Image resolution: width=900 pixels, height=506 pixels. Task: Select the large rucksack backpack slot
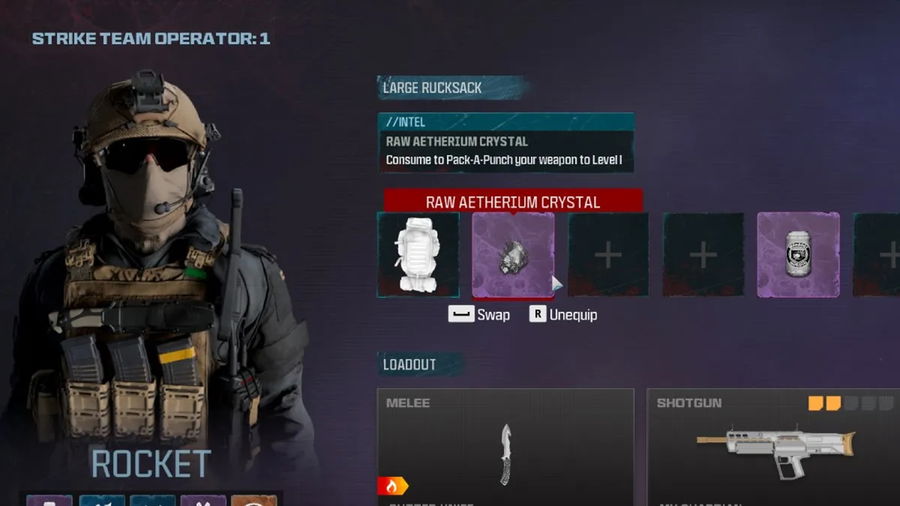tap(418, 255)
